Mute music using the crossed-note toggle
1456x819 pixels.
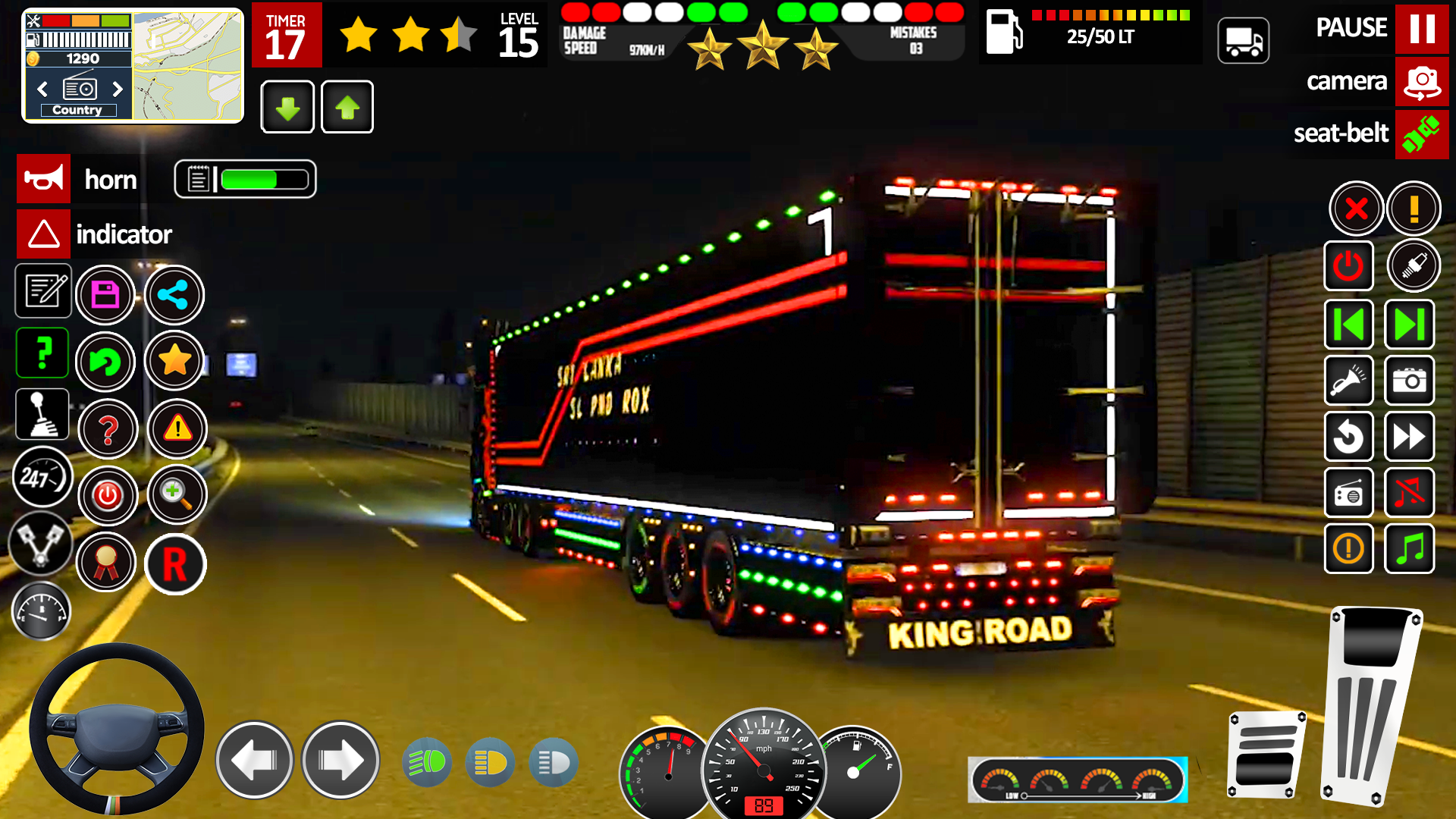tap(1409, 493)
